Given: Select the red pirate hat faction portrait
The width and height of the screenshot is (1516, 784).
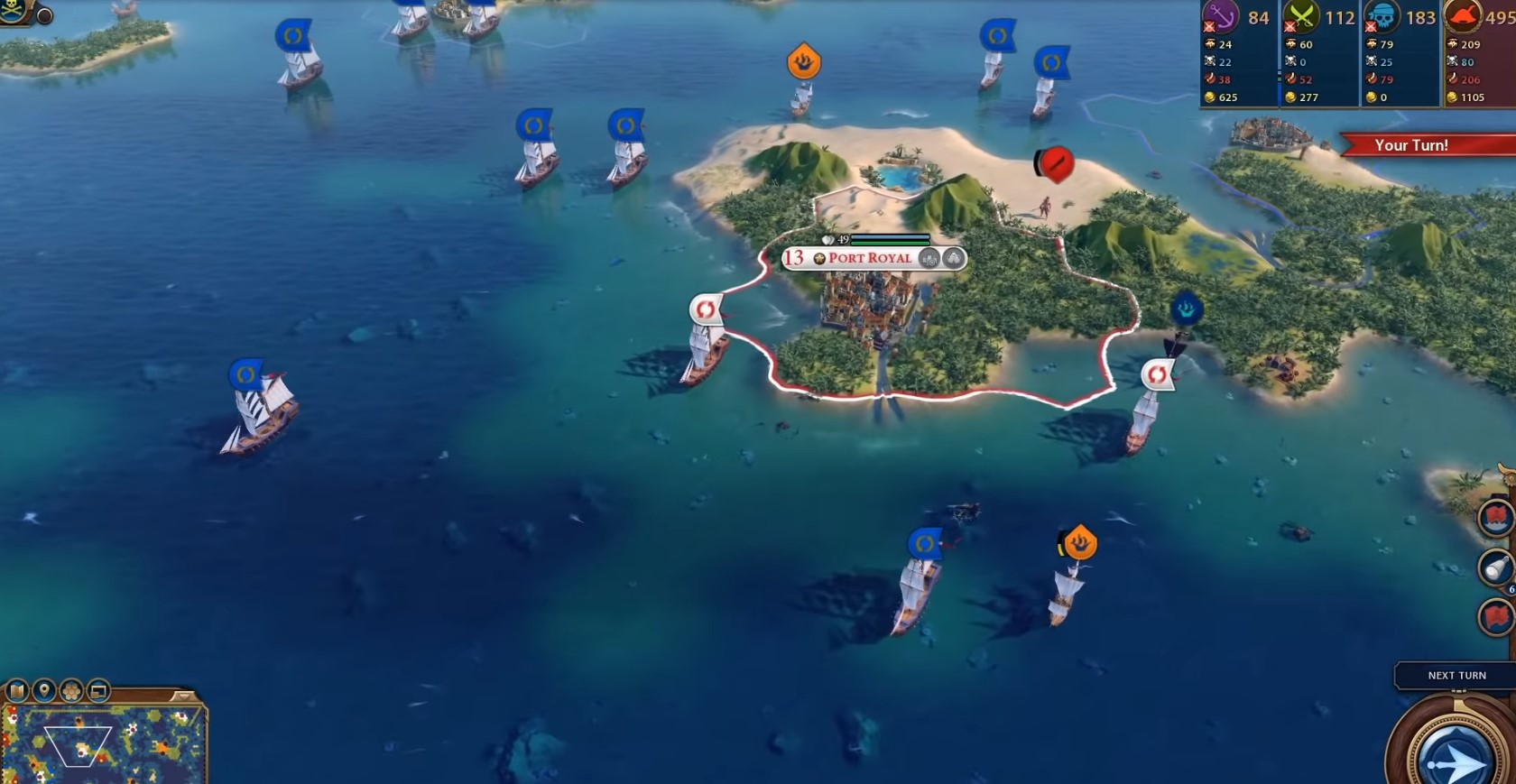Looking at the screenshot, I should 1461,17.
